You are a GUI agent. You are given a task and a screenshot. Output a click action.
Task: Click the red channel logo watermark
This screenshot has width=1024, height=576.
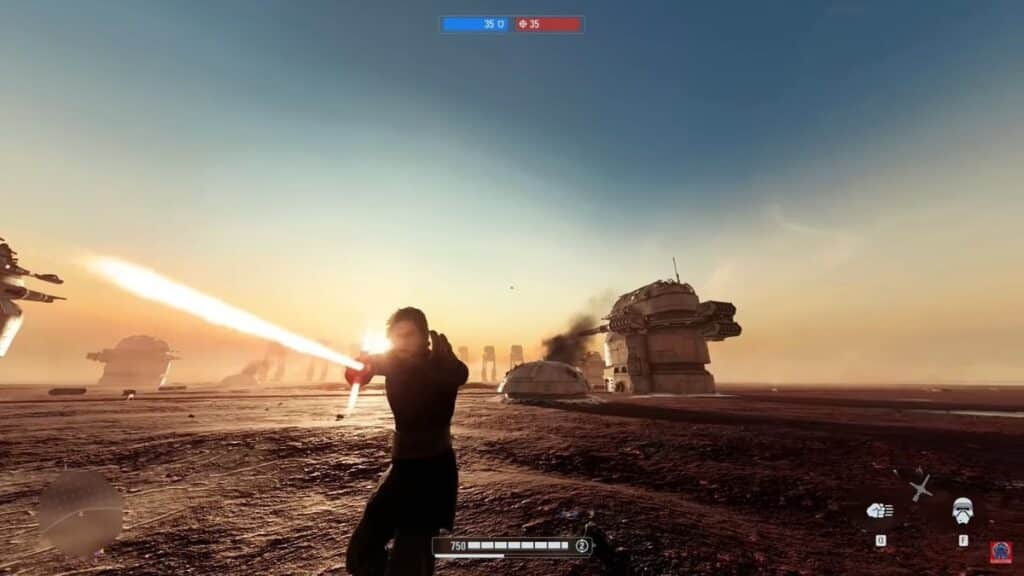click(1000, 553)
